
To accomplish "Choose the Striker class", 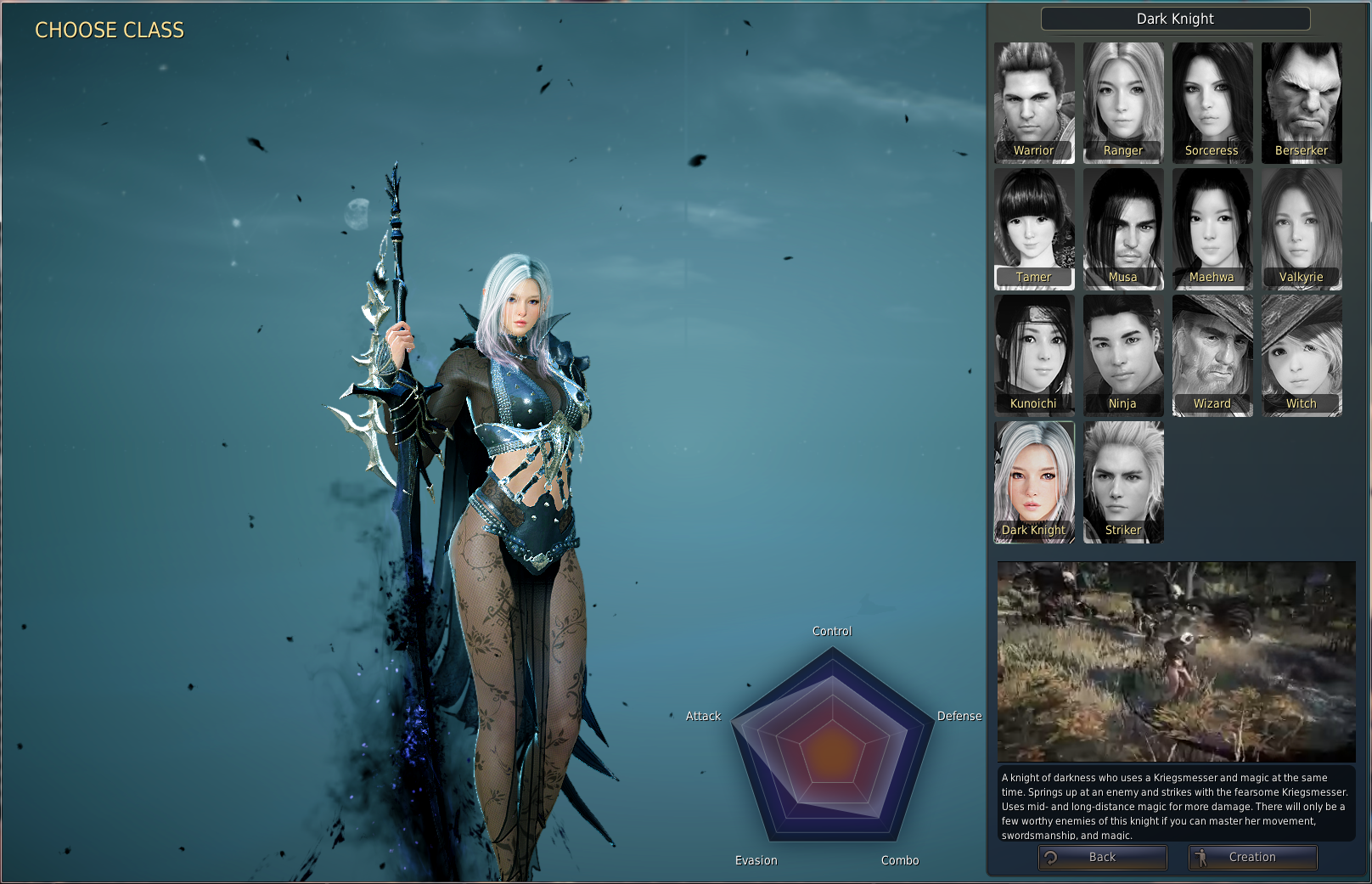I will (1123, 481).
